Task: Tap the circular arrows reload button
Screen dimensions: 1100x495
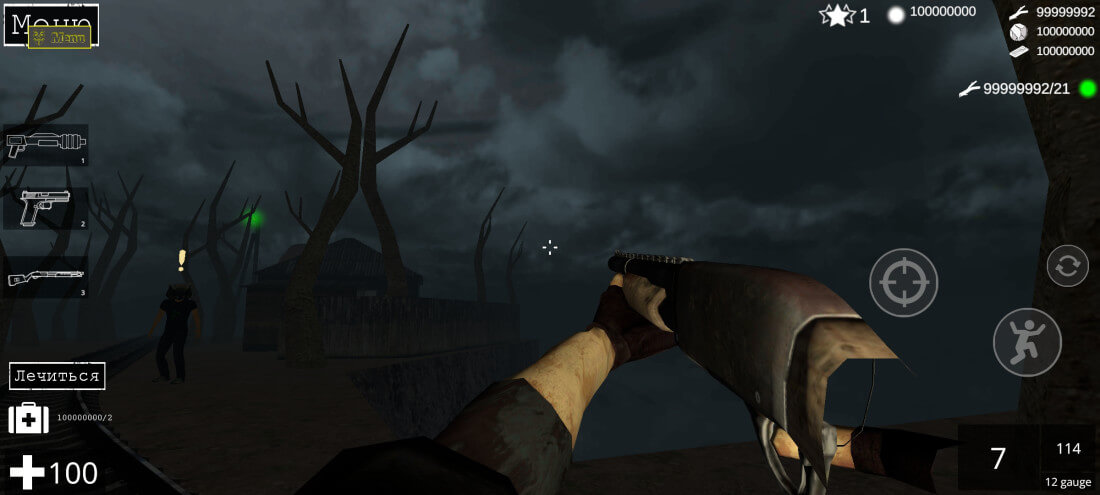Action: [x=1067, y=266]
